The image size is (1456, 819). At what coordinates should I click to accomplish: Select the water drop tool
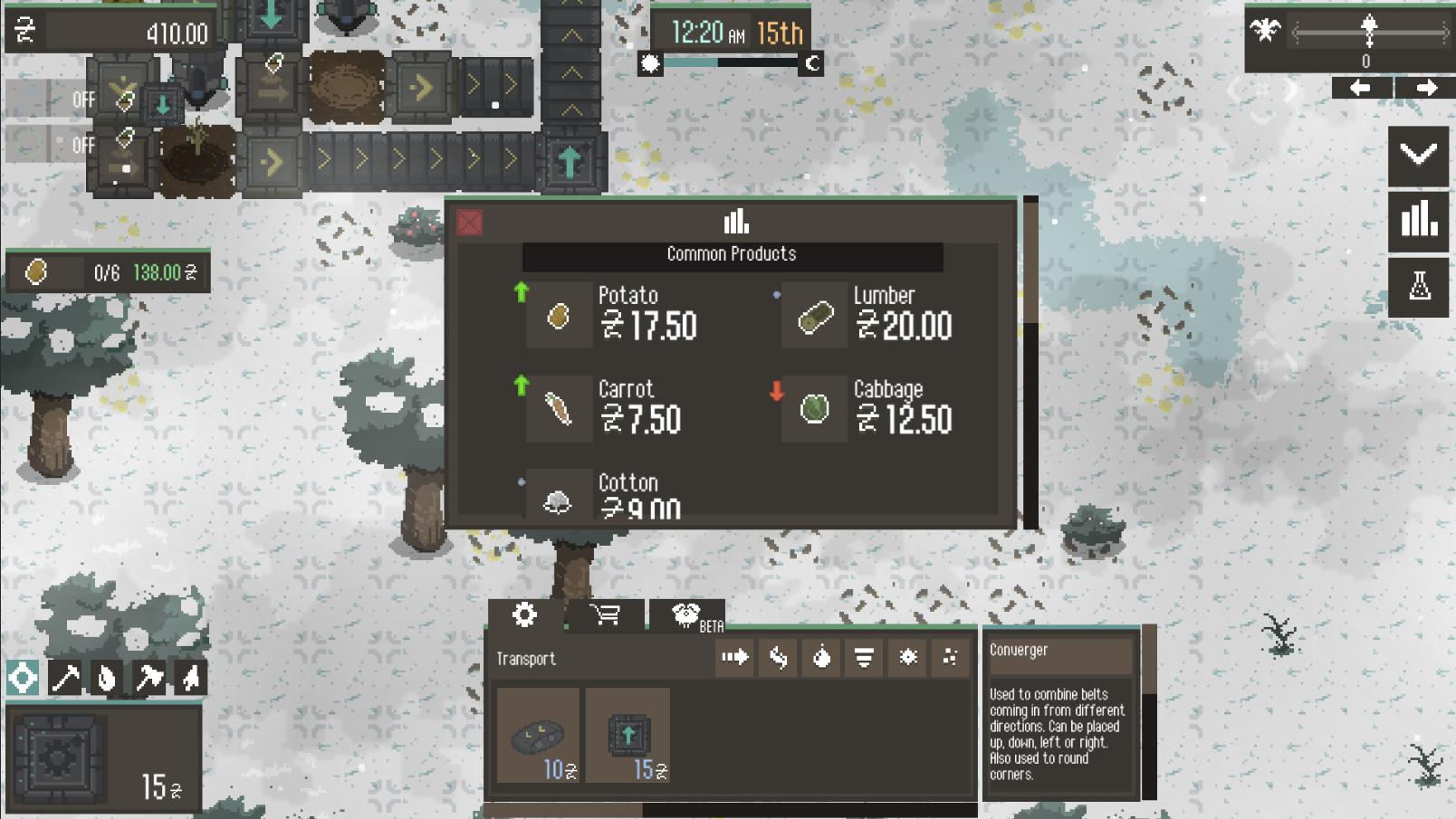point(107,677)
